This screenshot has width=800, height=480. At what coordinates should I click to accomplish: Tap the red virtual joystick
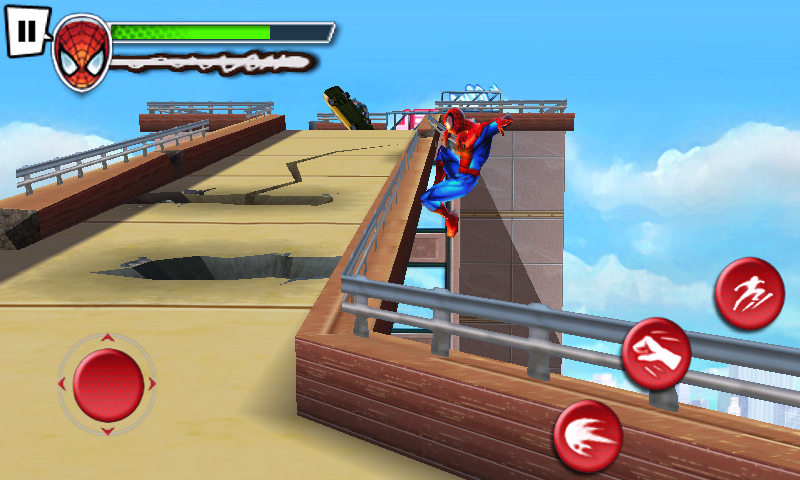tap(108, 384)
